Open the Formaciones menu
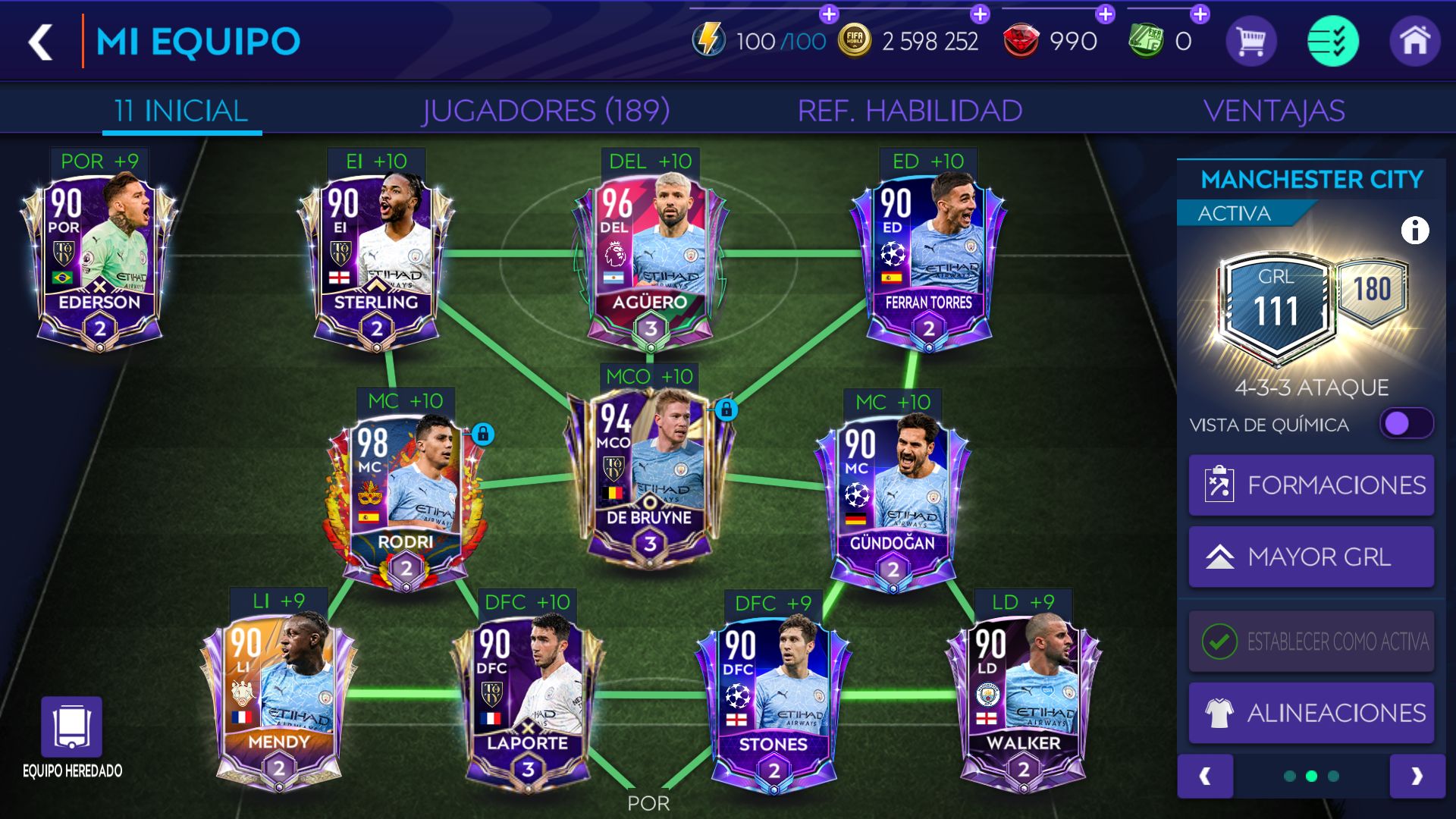This screenshot has width=1456, height=819. click(1310, 485)
